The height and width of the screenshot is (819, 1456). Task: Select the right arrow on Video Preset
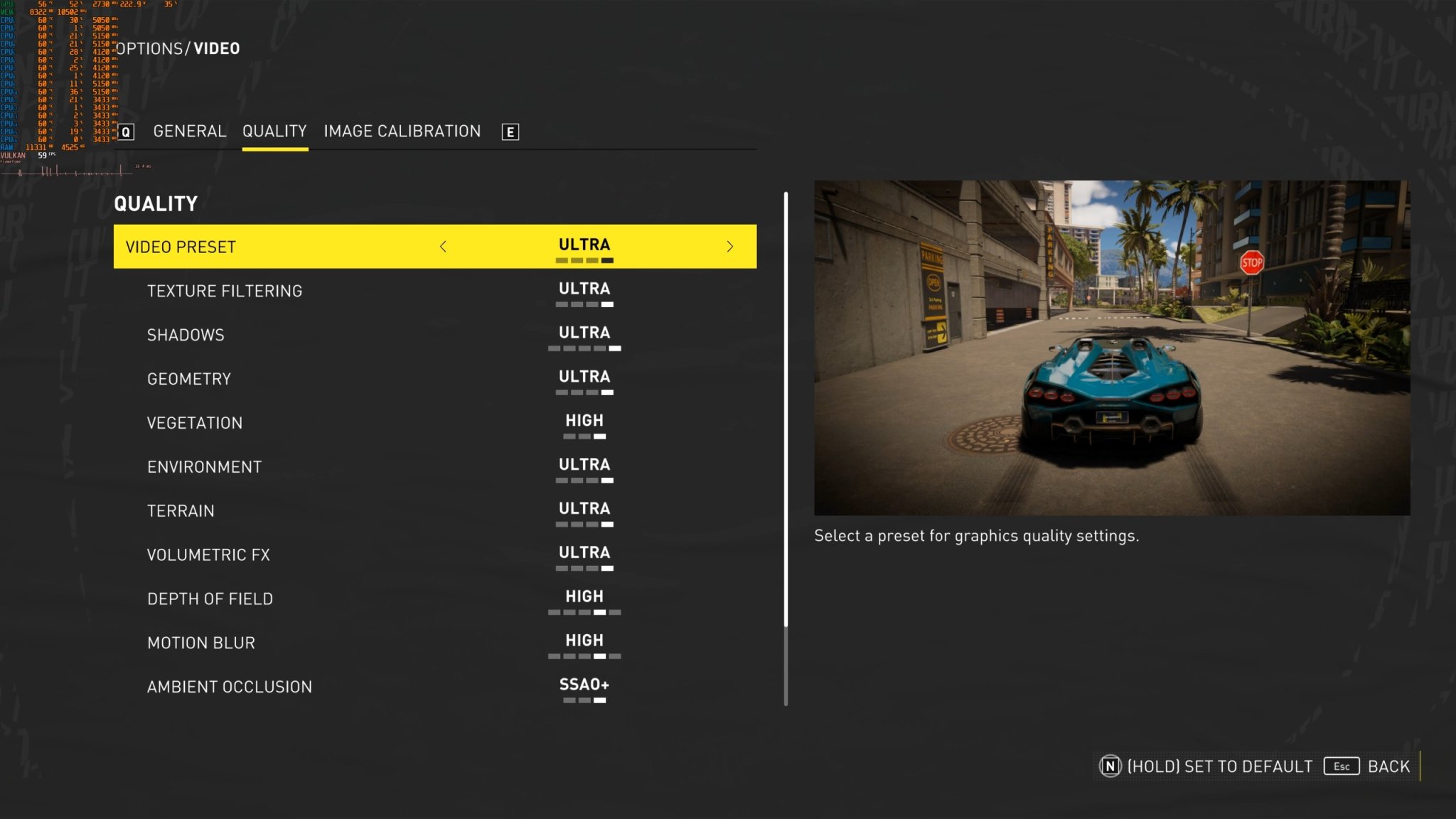[x=729, y=247]
